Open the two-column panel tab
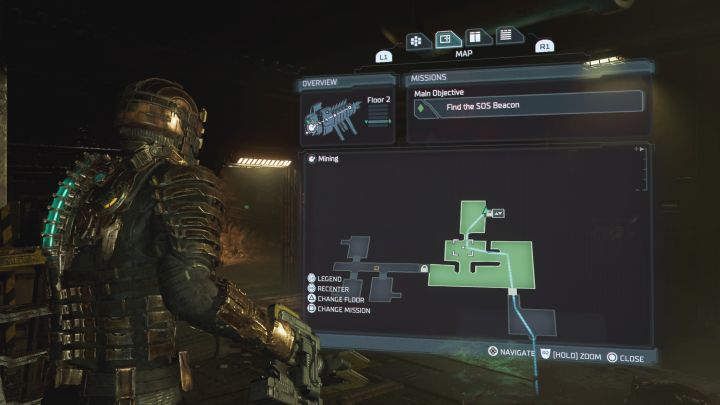 pos(476,38)
